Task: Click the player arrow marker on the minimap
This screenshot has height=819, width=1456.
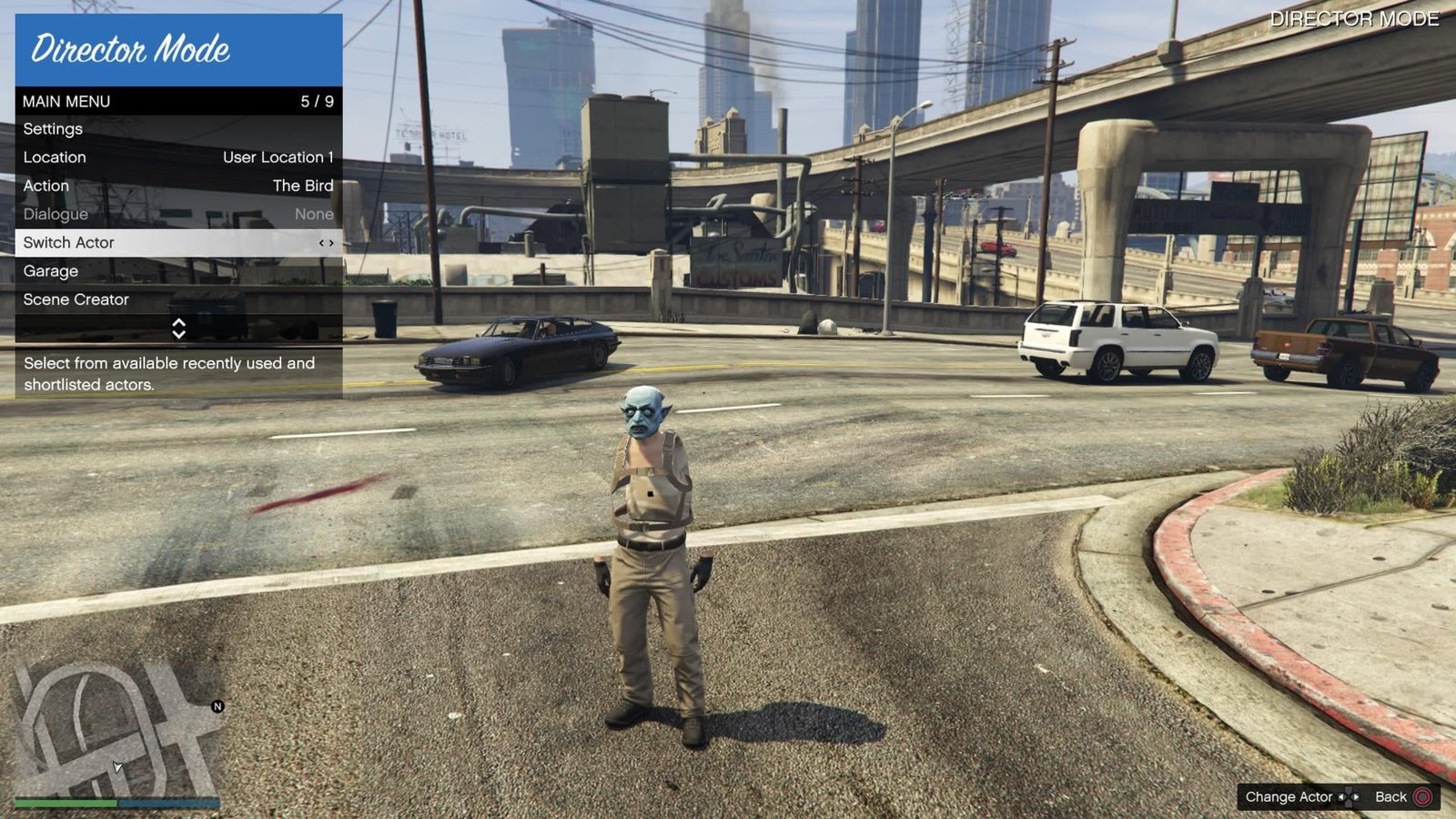Action: 116,767
